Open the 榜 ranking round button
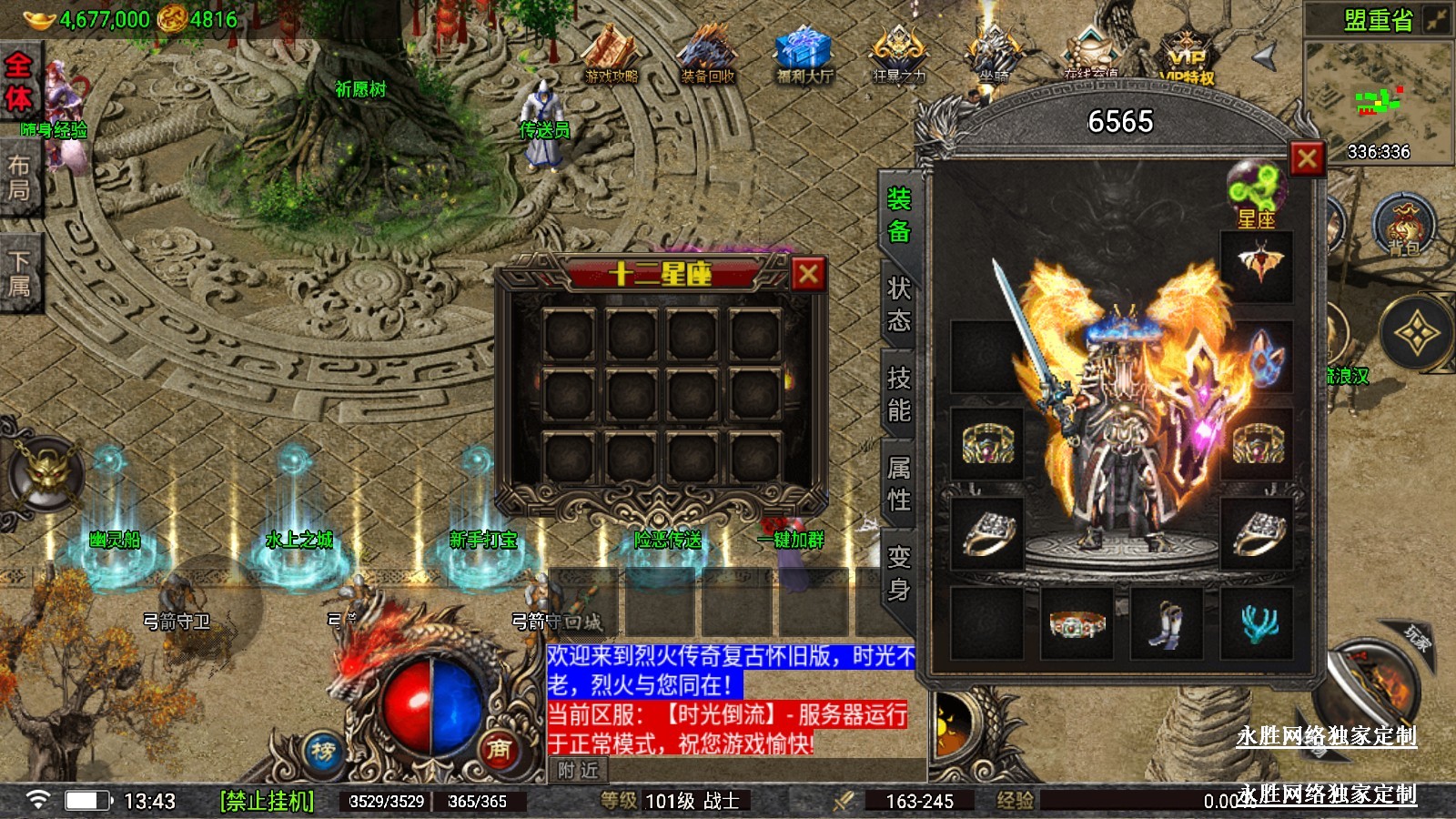Image resolution: width=1456 pixels, height=819 pixels. tap(323, 752)
